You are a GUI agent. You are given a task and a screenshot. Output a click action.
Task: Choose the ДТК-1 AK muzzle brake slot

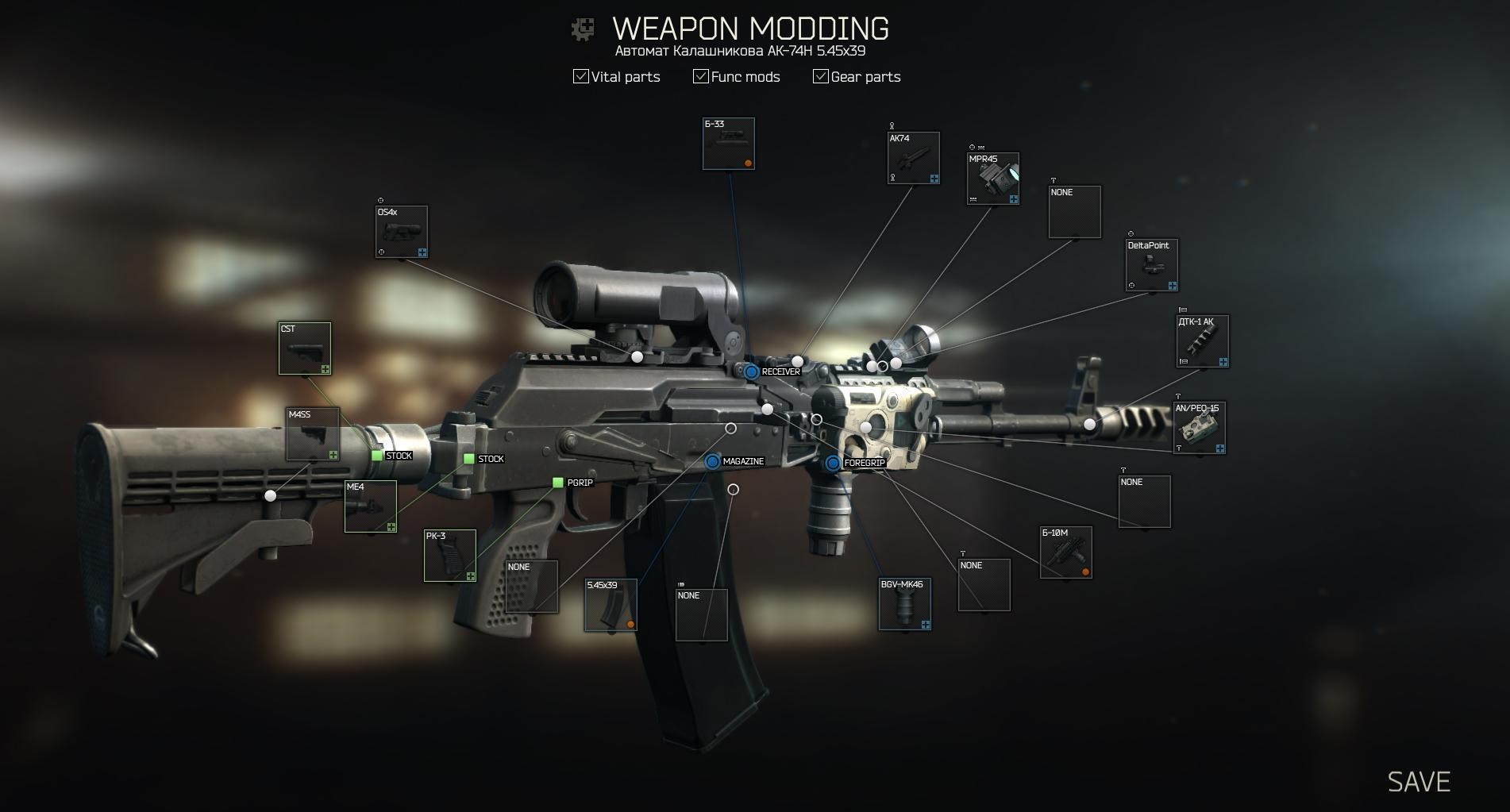point(1202,341)
